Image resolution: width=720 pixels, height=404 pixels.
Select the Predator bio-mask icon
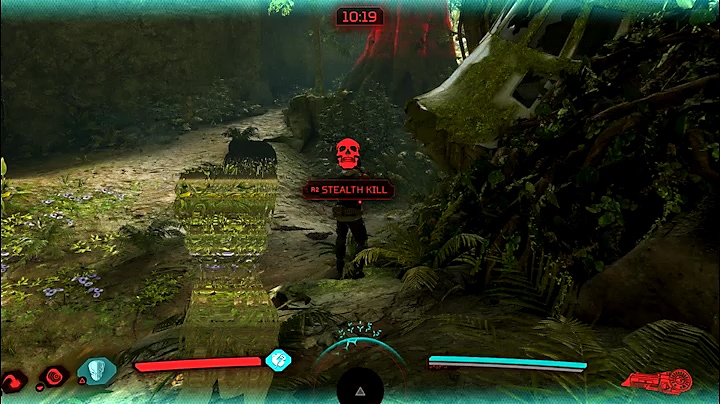[x=97, y=371]
